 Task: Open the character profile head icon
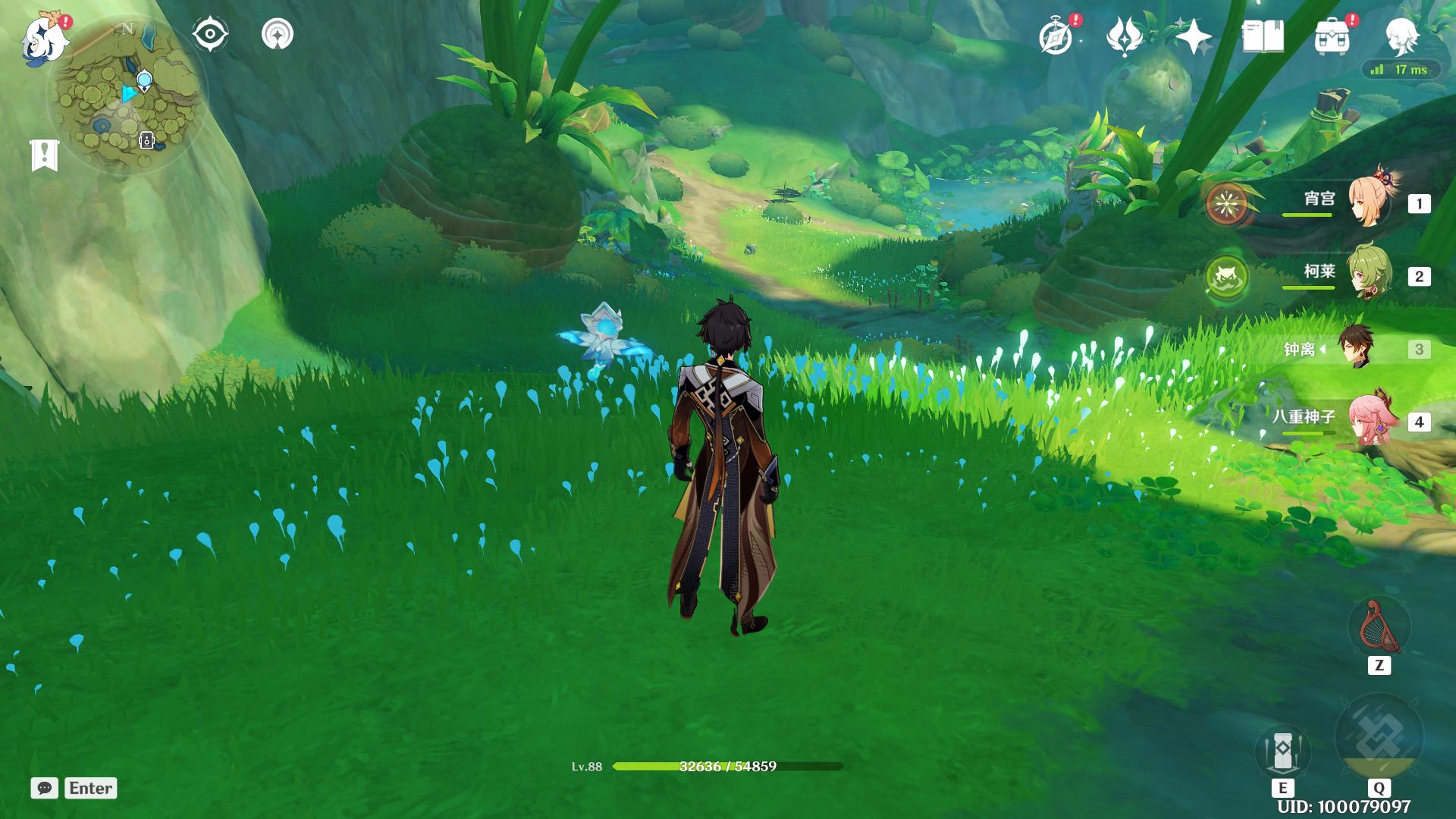coord(1401,35)
